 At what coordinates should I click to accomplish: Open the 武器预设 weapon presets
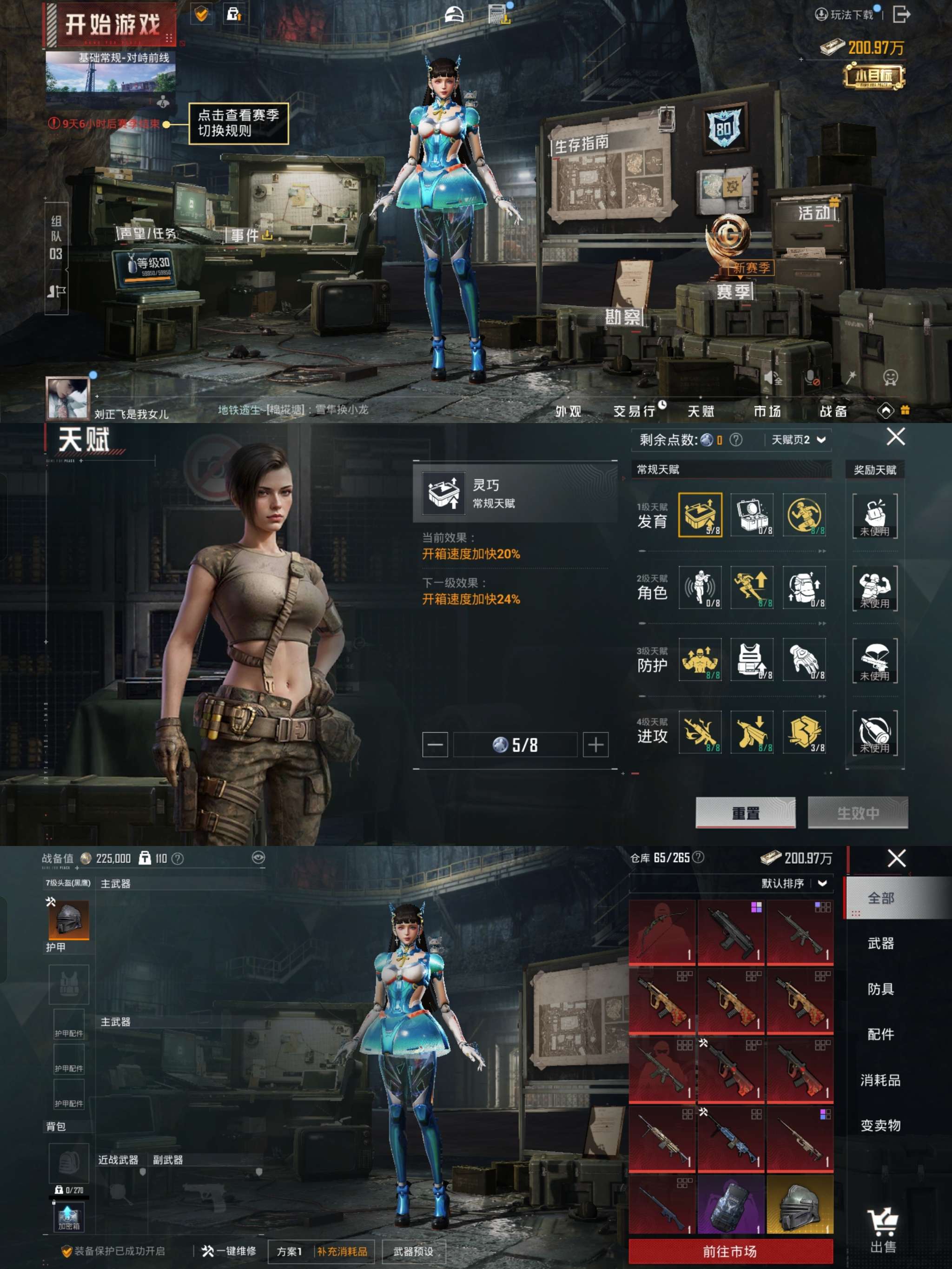[413, 1251]
